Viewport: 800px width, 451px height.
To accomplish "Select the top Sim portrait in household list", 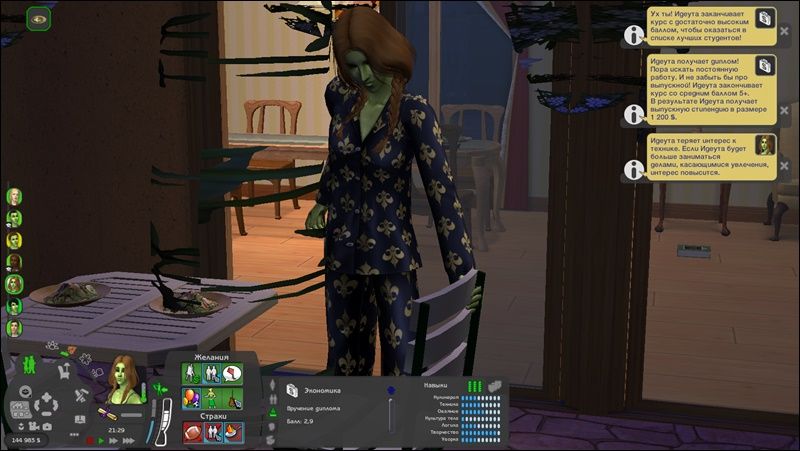I will coord(14,196).
